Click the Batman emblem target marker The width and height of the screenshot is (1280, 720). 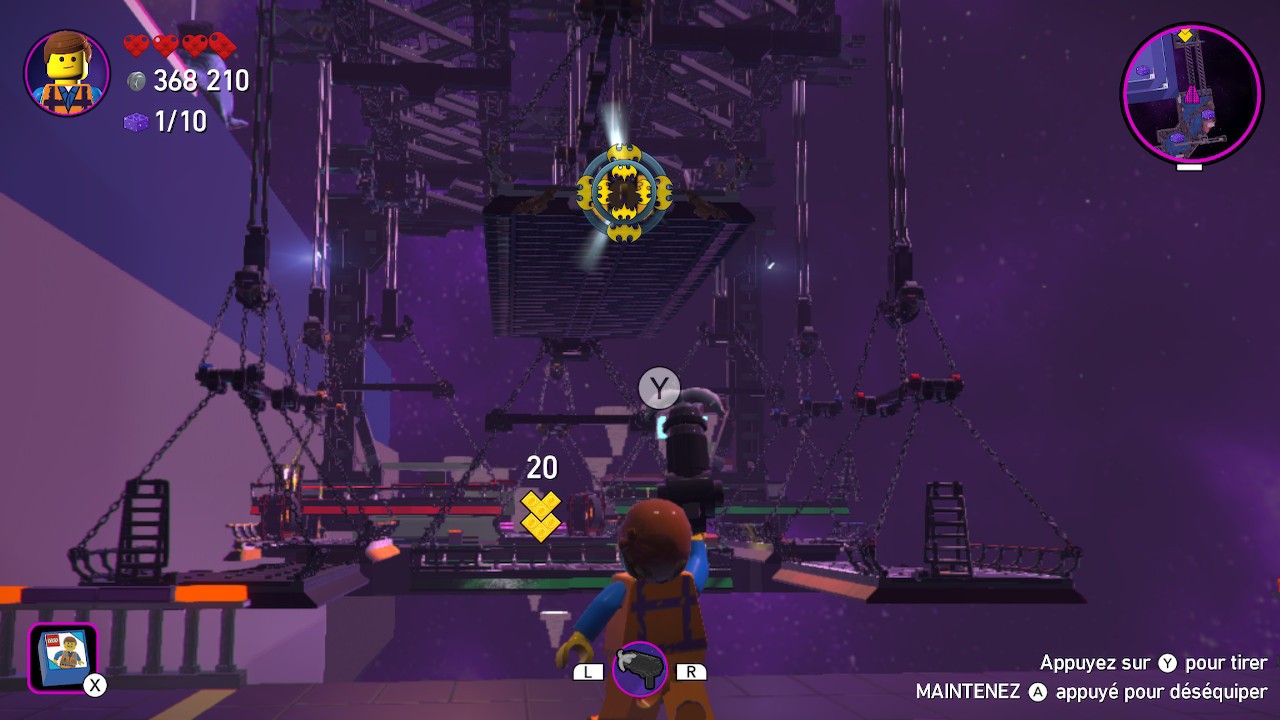(x=623, y=190)
